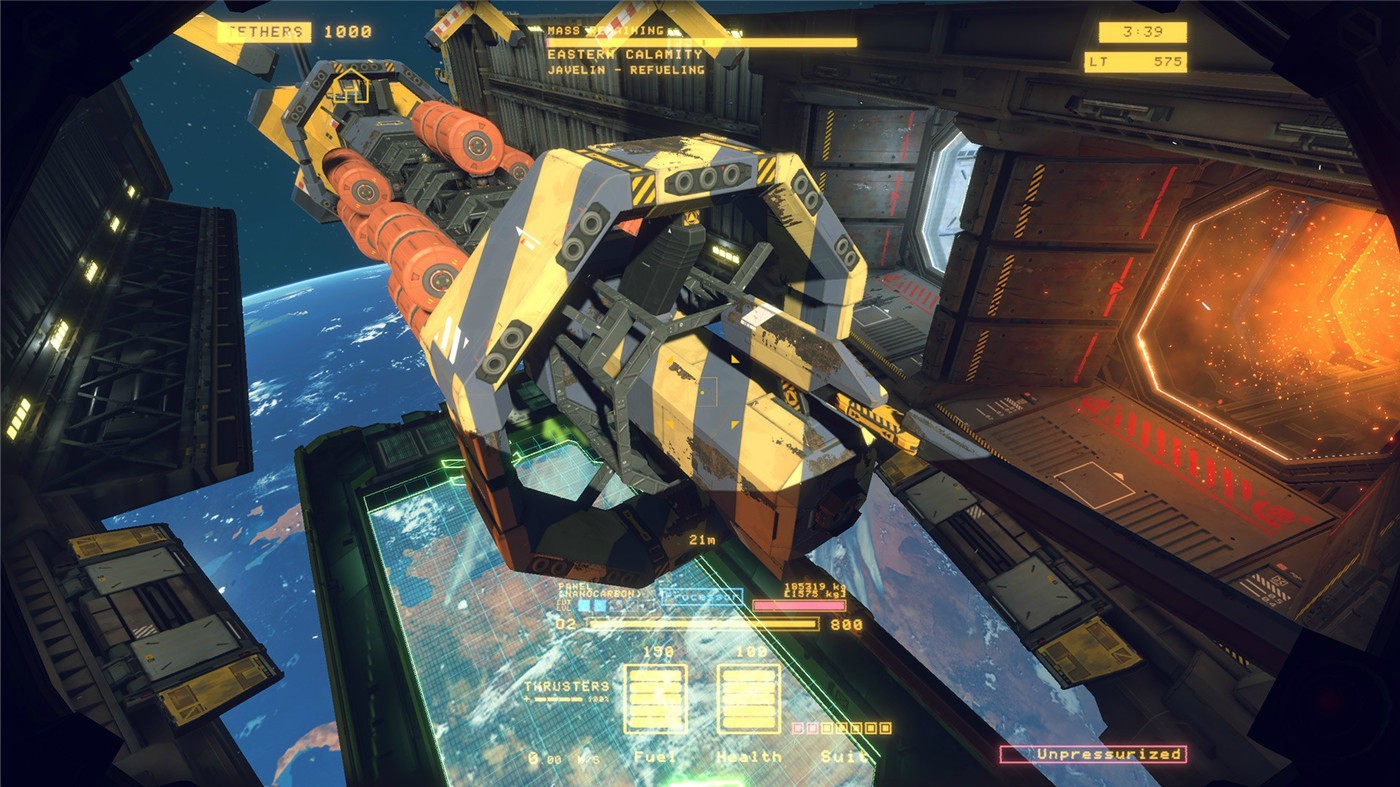The height and width of the screenshot is (787, 1400).
Task: Toggle the second CUT LVL square indicator
Action: [600, 606]
